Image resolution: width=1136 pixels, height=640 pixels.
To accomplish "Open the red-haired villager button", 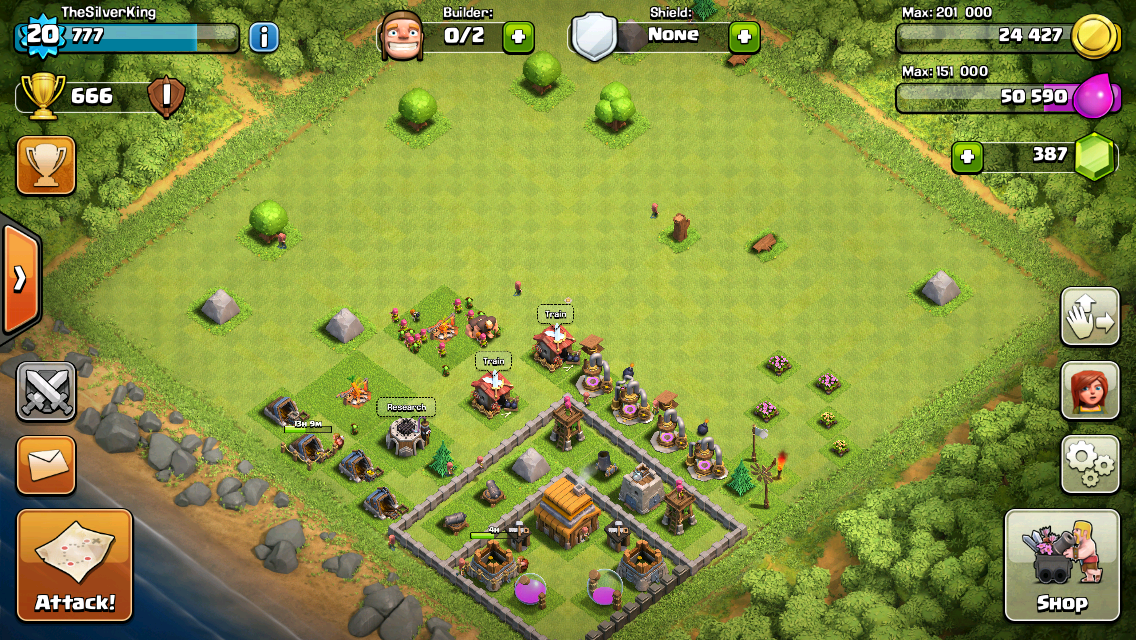I will click(x=1090, y=390).
